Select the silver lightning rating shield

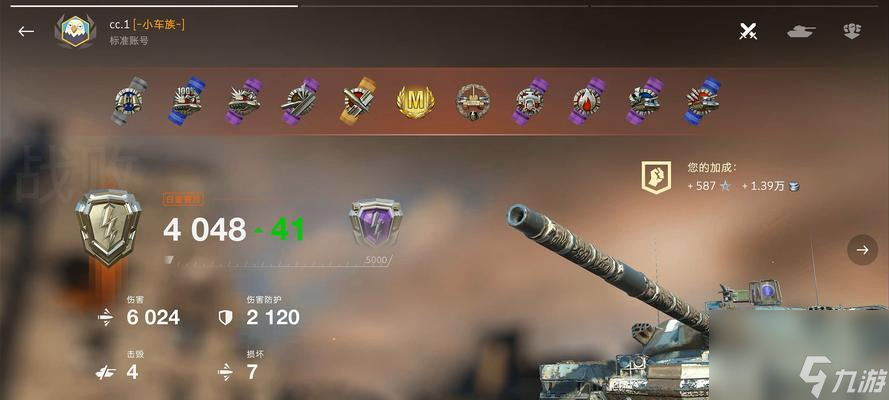click(108, 229)
